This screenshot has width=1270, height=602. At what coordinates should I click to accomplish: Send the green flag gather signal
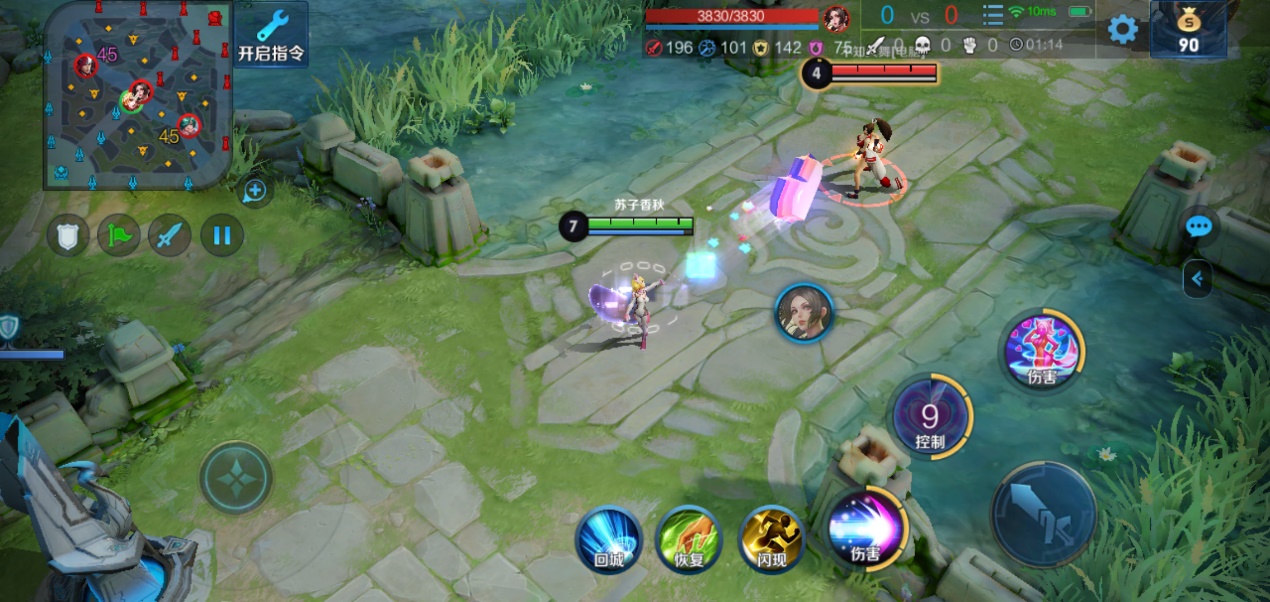click(x=119, y=236)
